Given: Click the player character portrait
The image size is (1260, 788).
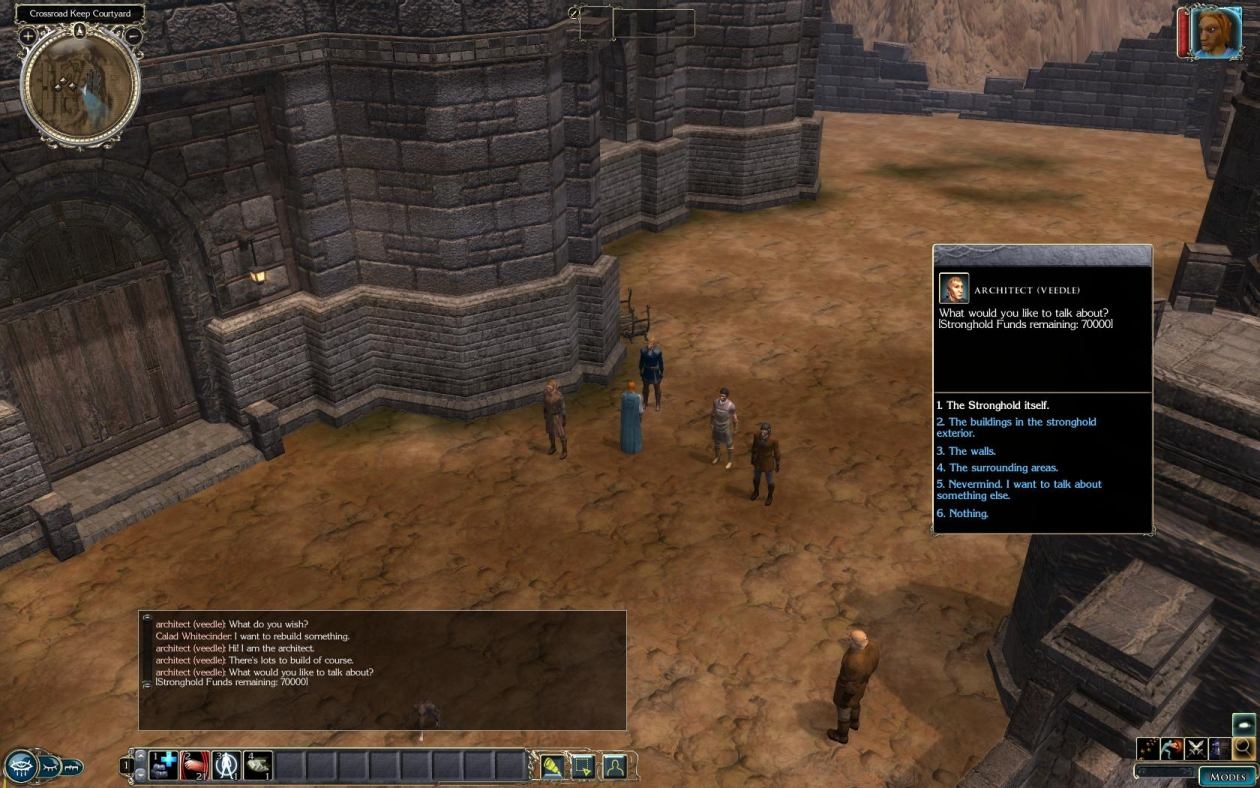Looking at the screenshot, I should (1215, 33).
